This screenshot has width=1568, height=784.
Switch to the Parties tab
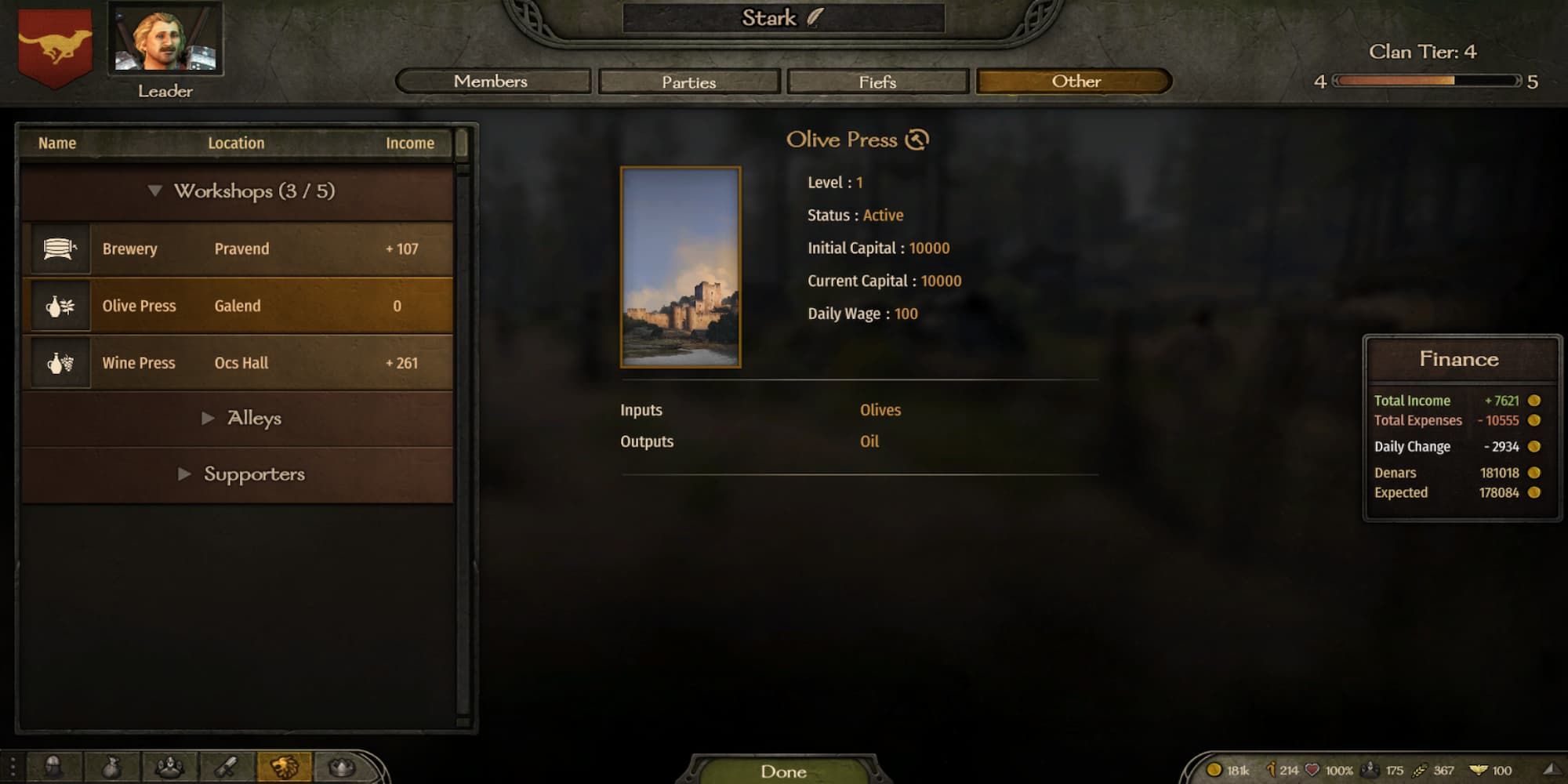click(x=688, y=82)
